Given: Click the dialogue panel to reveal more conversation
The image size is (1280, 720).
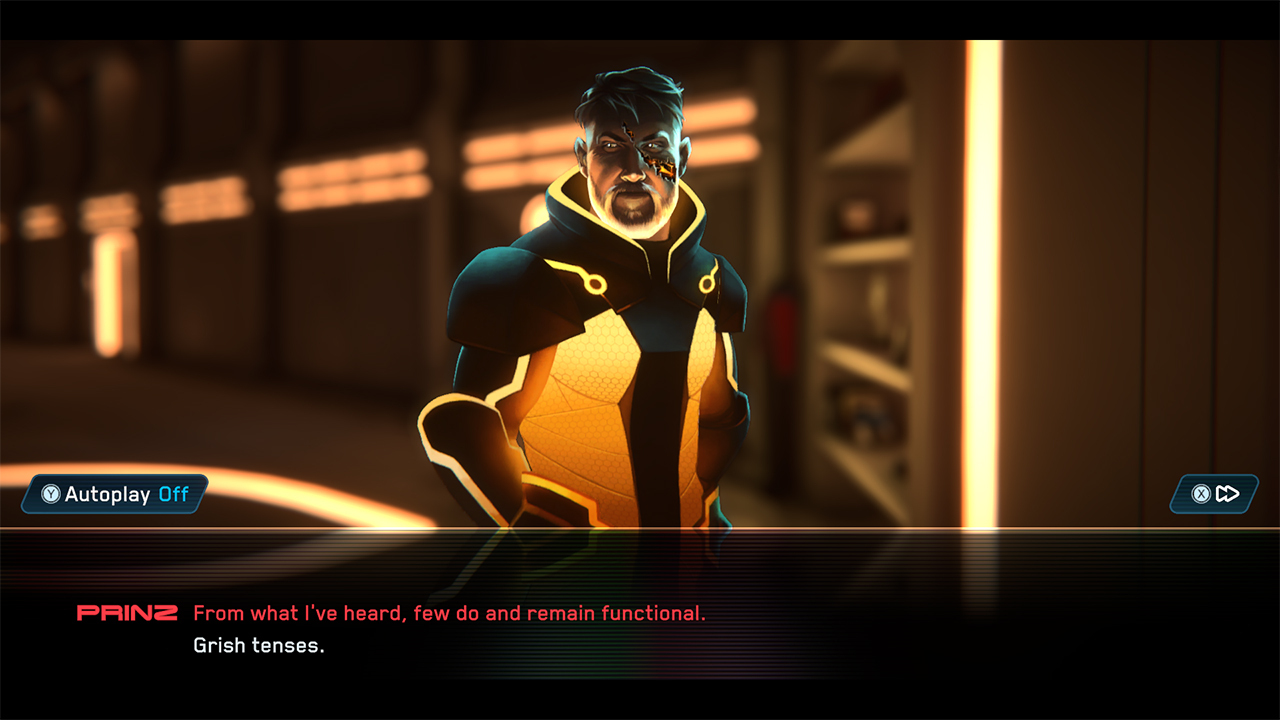Looking at the screenshot, I should pyautogui.click(x=640, y=628).
